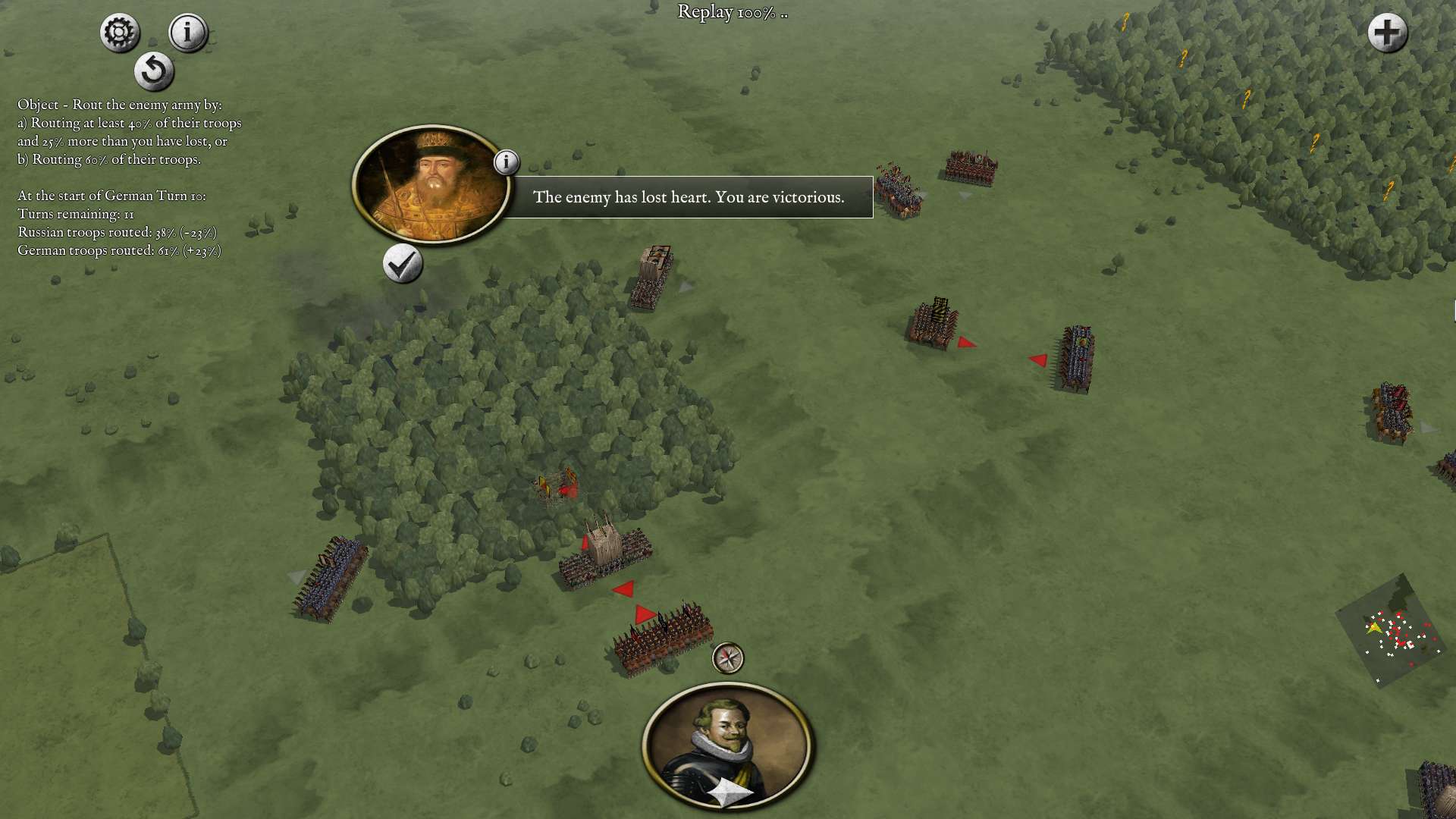
Task: Click the battlefield minimap
Action: tap(1390, 631)
